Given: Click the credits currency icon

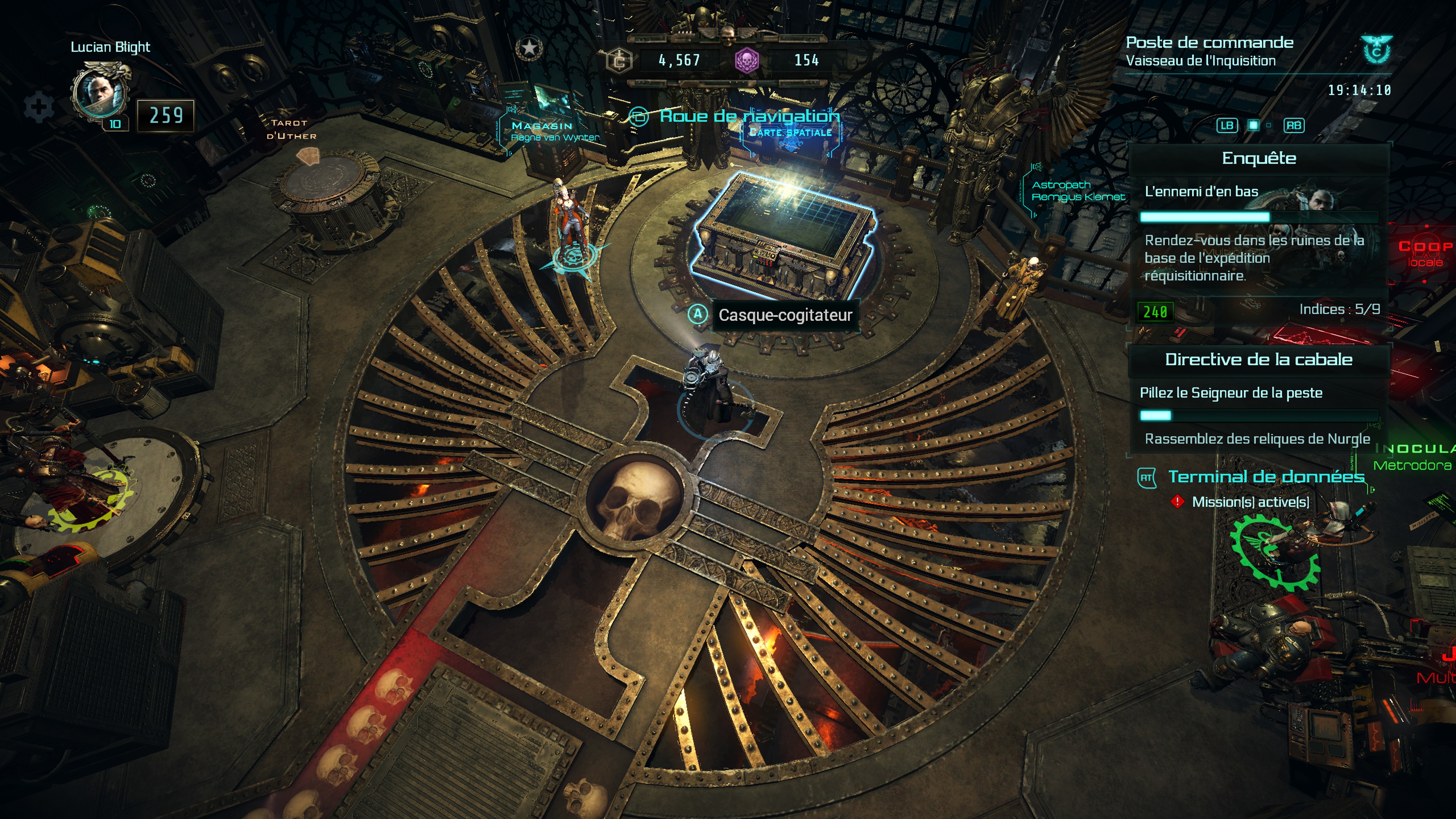Looking at the screenshot, I should pos(620,60).
